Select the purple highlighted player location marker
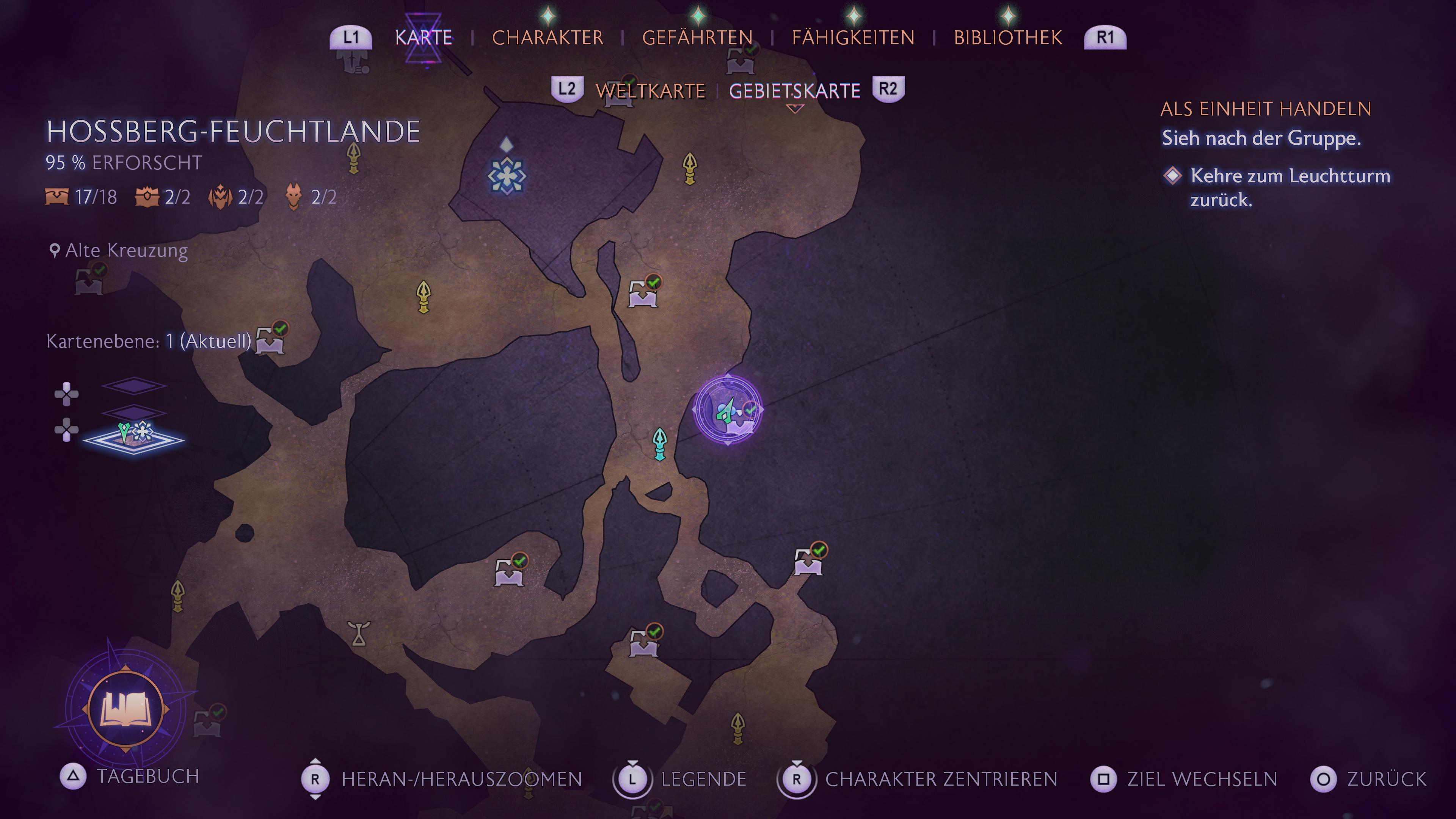Viewport: 1456px width, 819px height. click(728, 410)
